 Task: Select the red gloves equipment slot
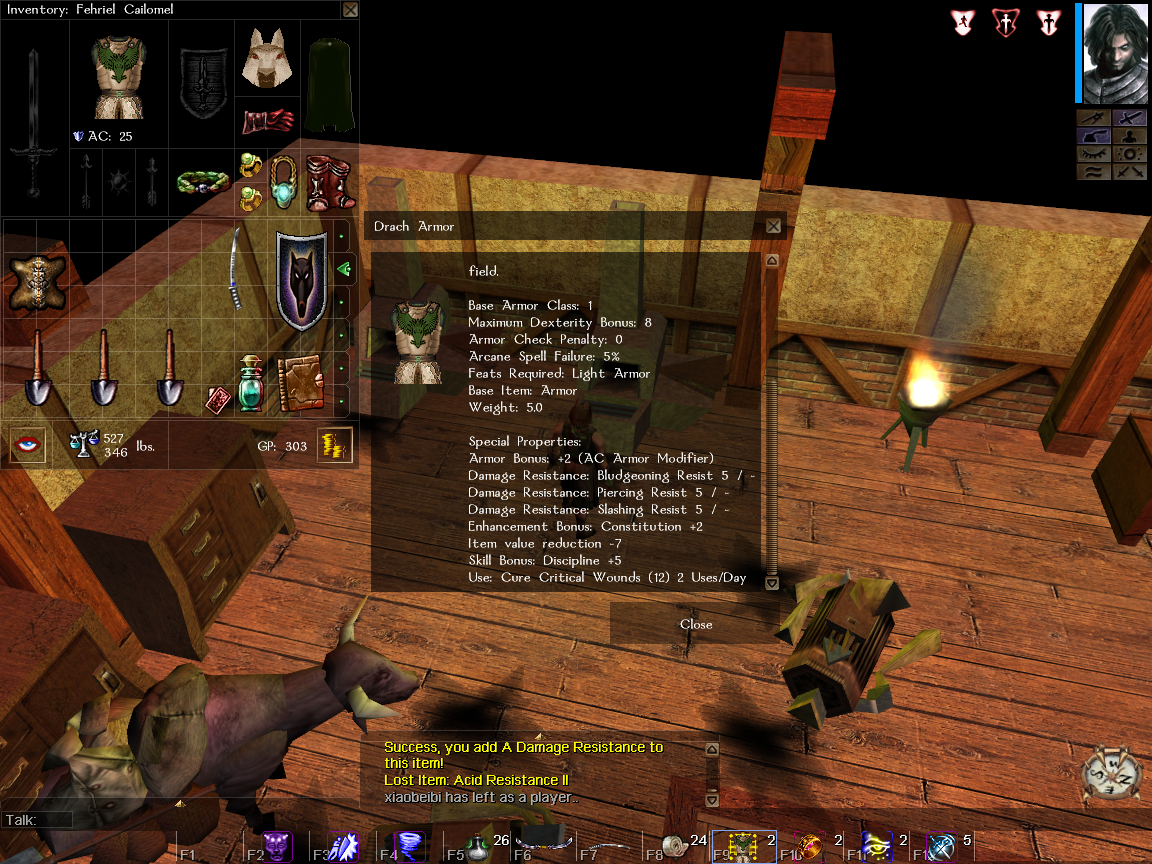click(x=267, y=122)
